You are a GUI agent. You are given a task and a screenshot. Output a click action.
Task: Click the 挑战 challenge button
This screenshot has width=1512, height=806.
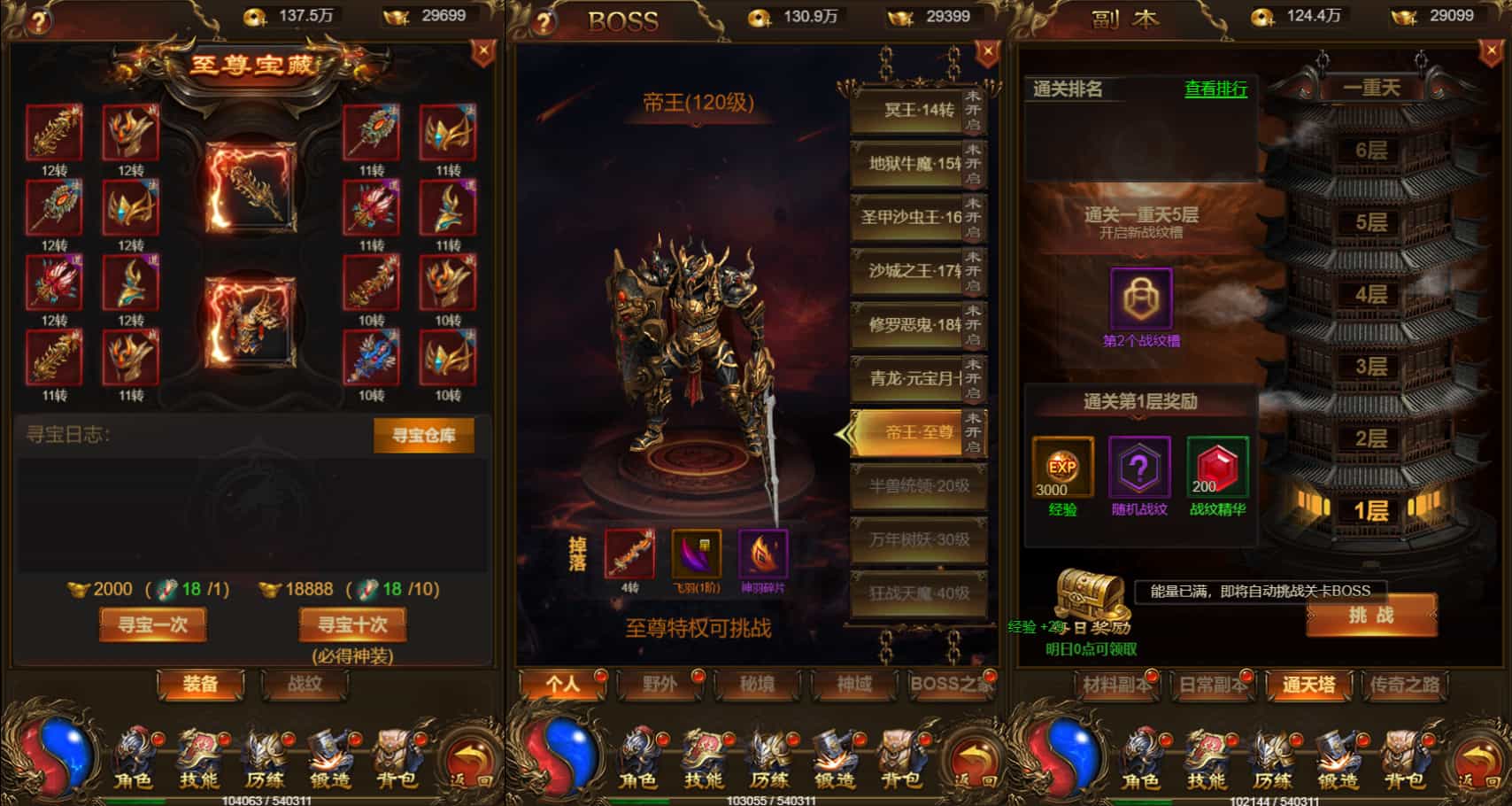pos(1370,616)
